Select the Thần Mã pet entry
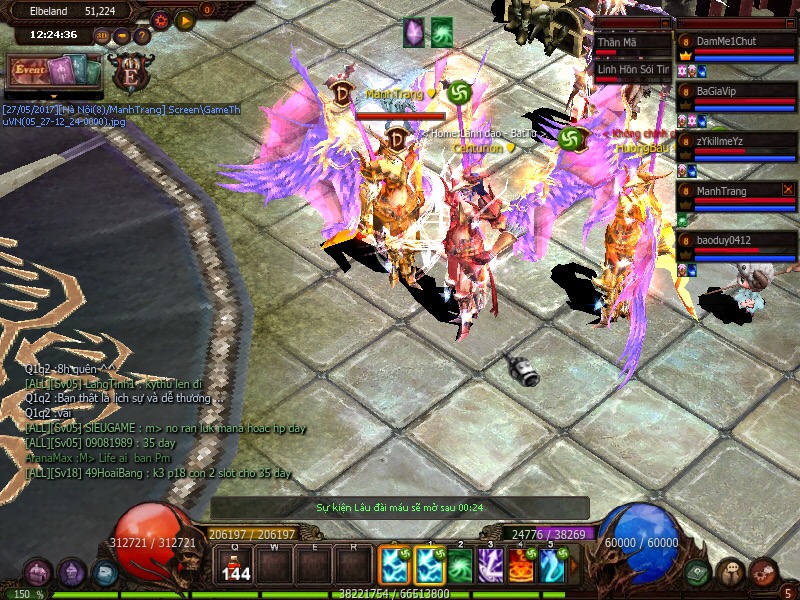 tap(632, 43)
